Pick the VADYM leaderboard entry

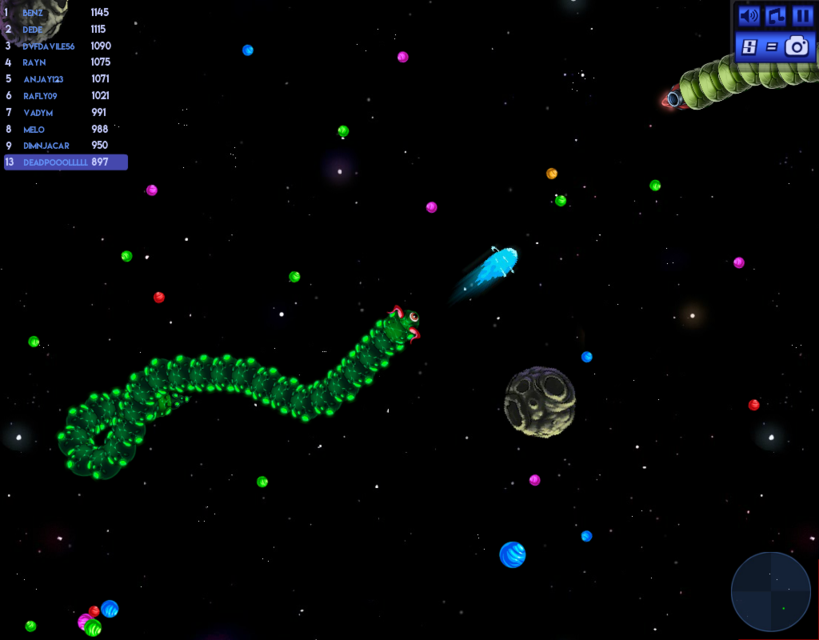point(60,112)
